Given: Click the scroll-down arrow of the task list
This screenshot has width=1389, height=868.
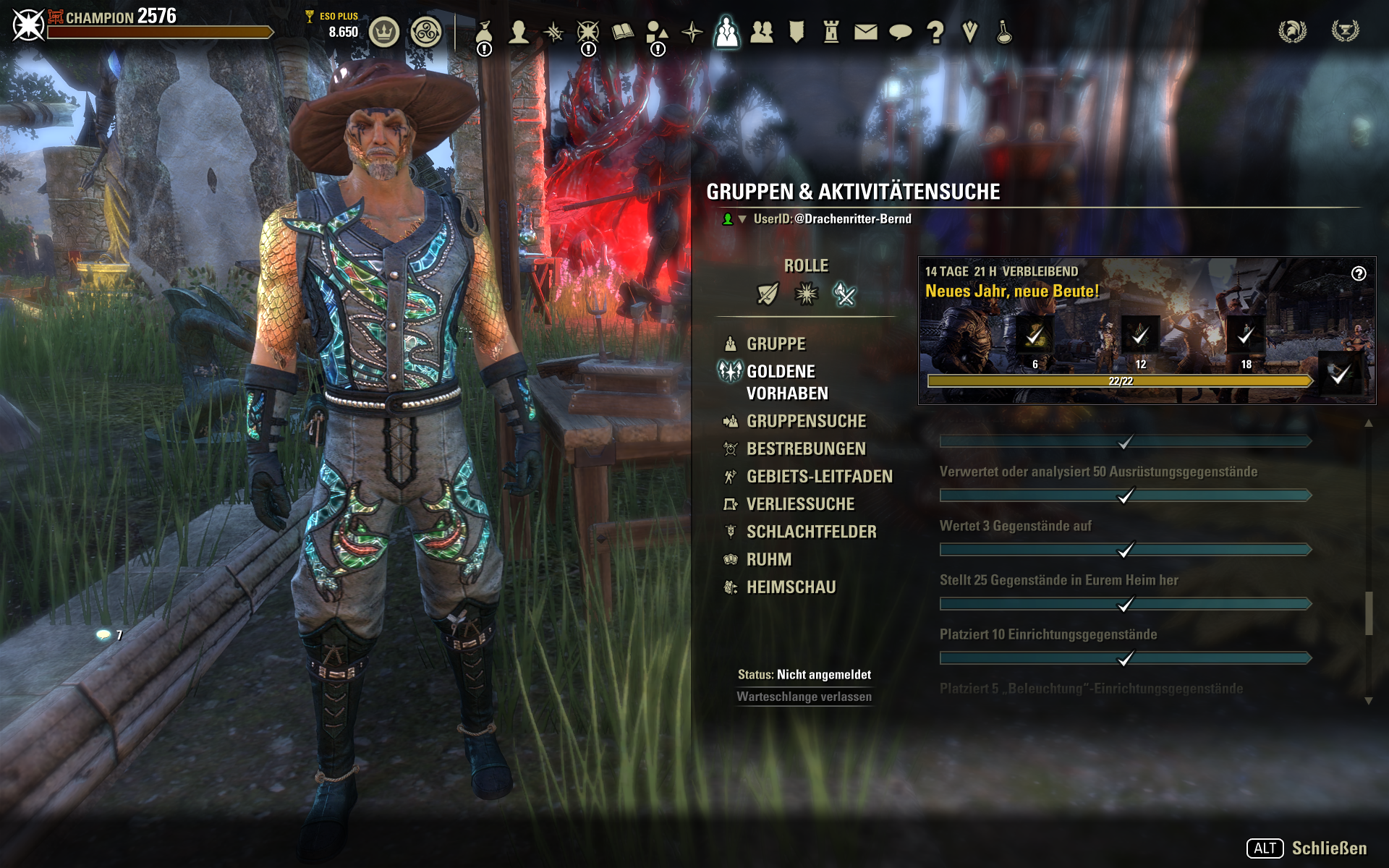Looking at the screenshot, I should (1368, 700).
